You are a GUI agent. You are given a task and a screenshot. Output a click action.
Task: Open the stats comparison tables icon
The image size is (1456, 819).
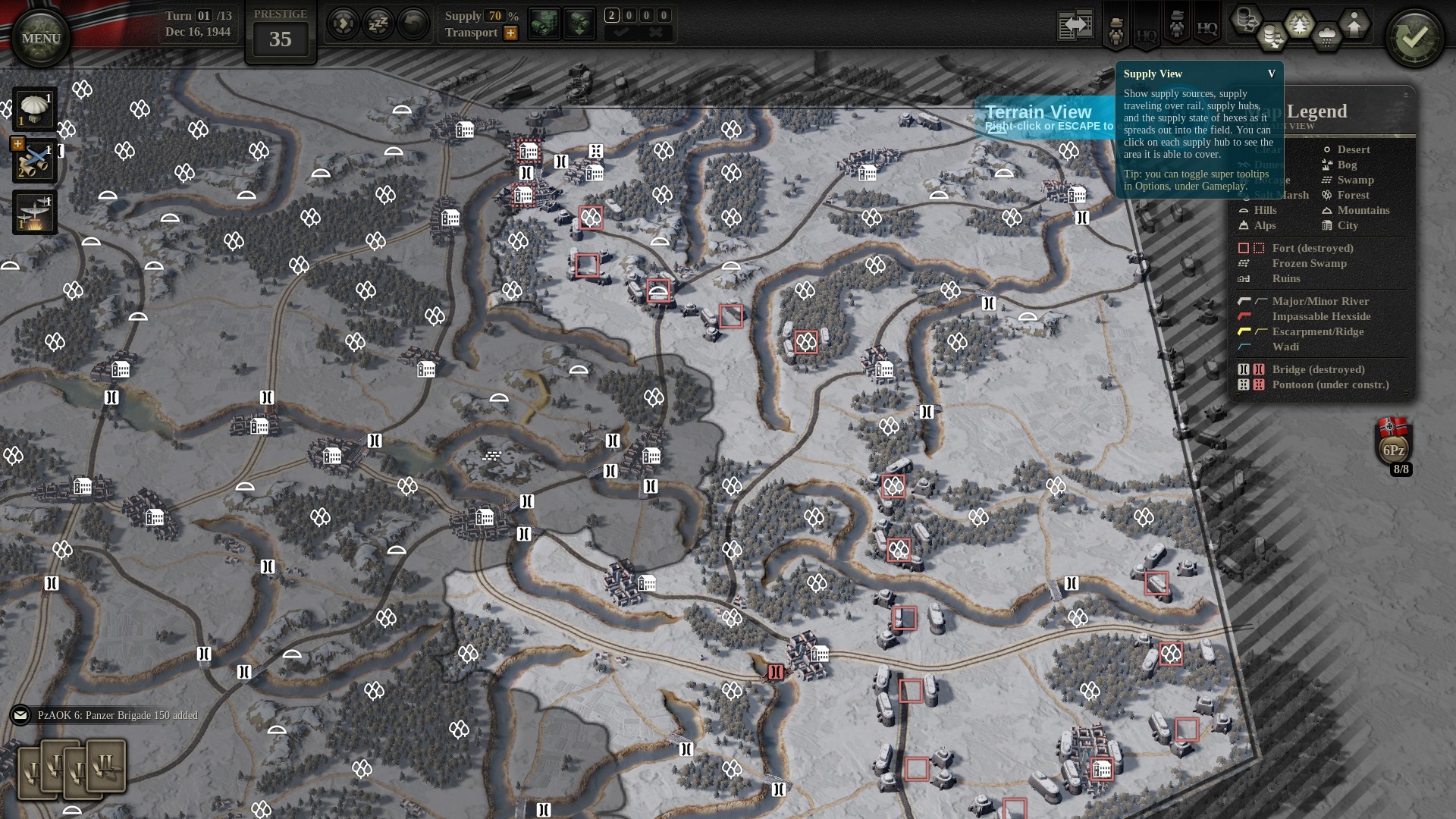(x=1075, y=25)
